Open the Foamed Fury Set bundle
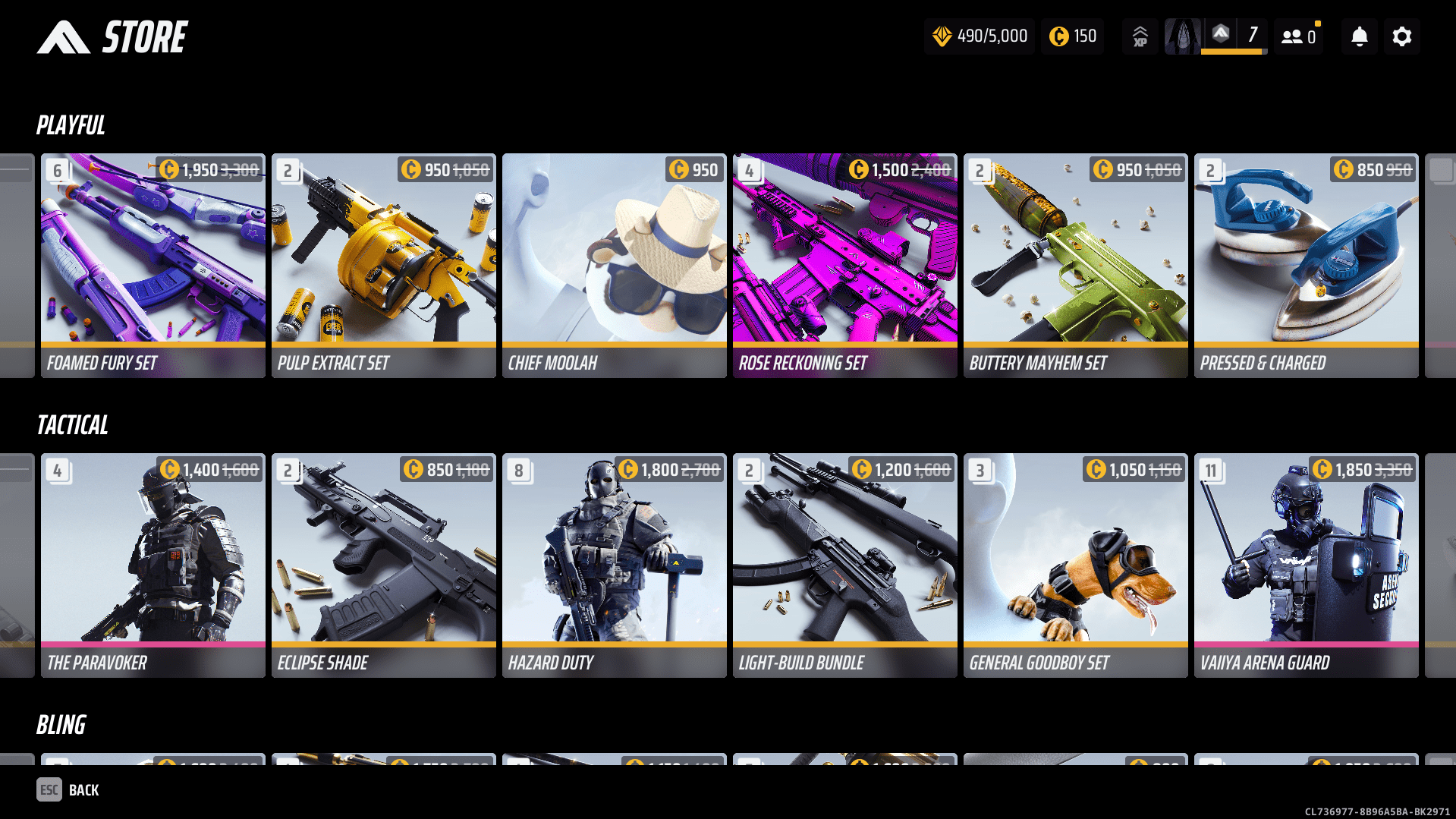Screen dimensions: 1456x819 click(x=153, y=266)
